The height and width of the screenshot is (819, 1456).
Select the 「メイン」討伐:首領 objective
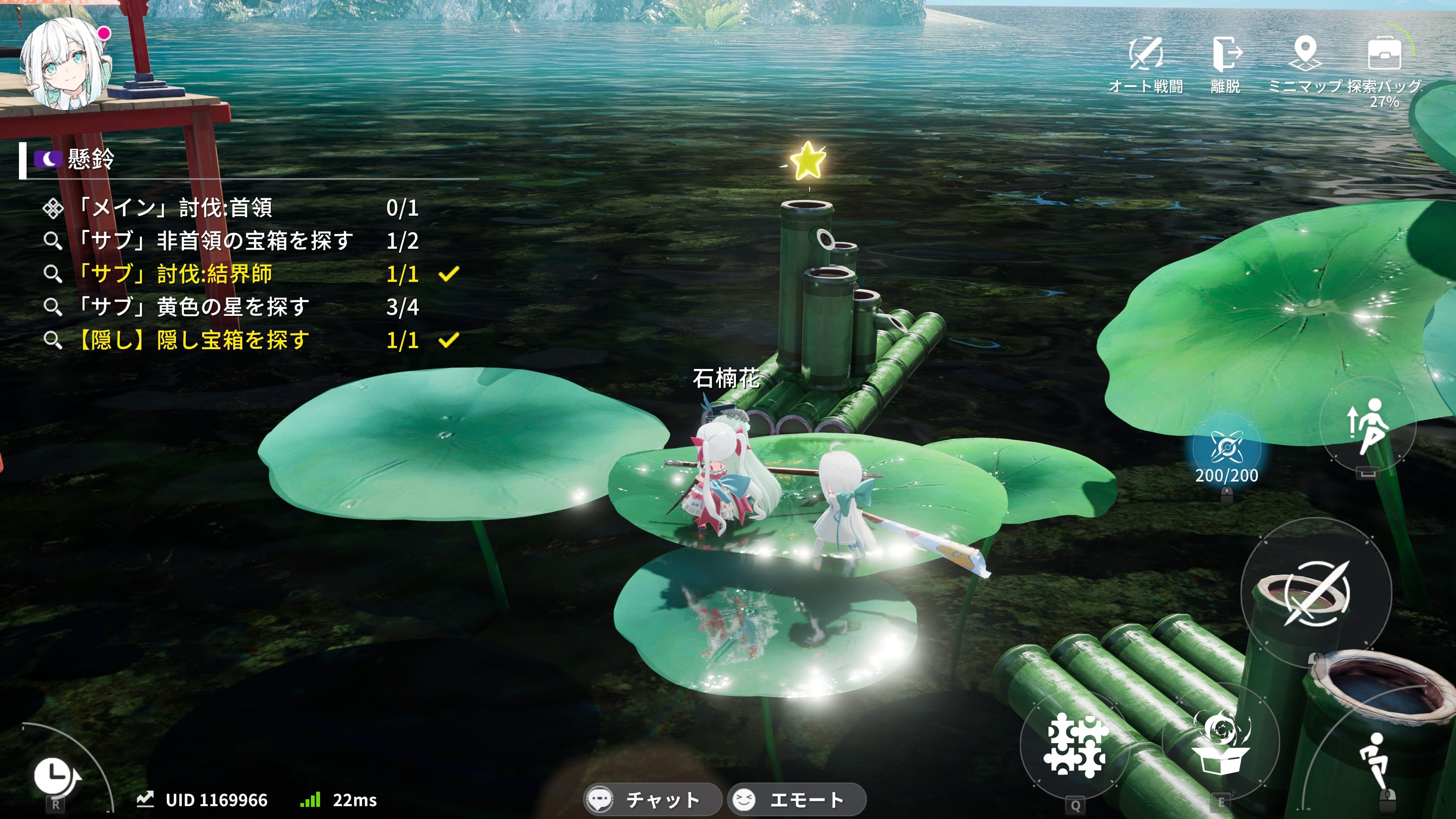coord(175,208)
